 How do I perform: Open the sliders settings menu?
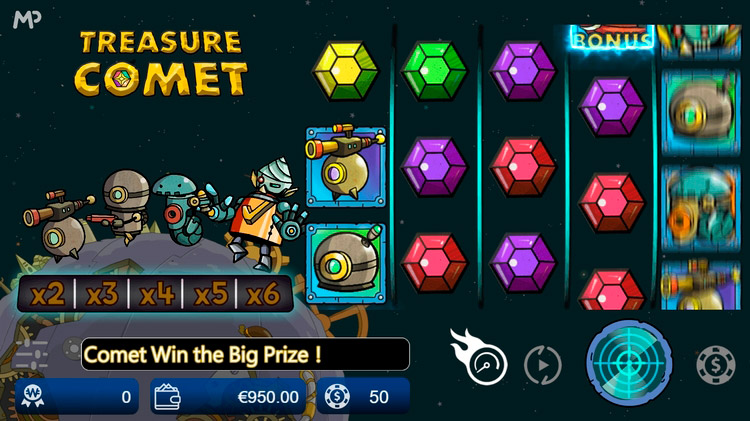click(32, 355)
